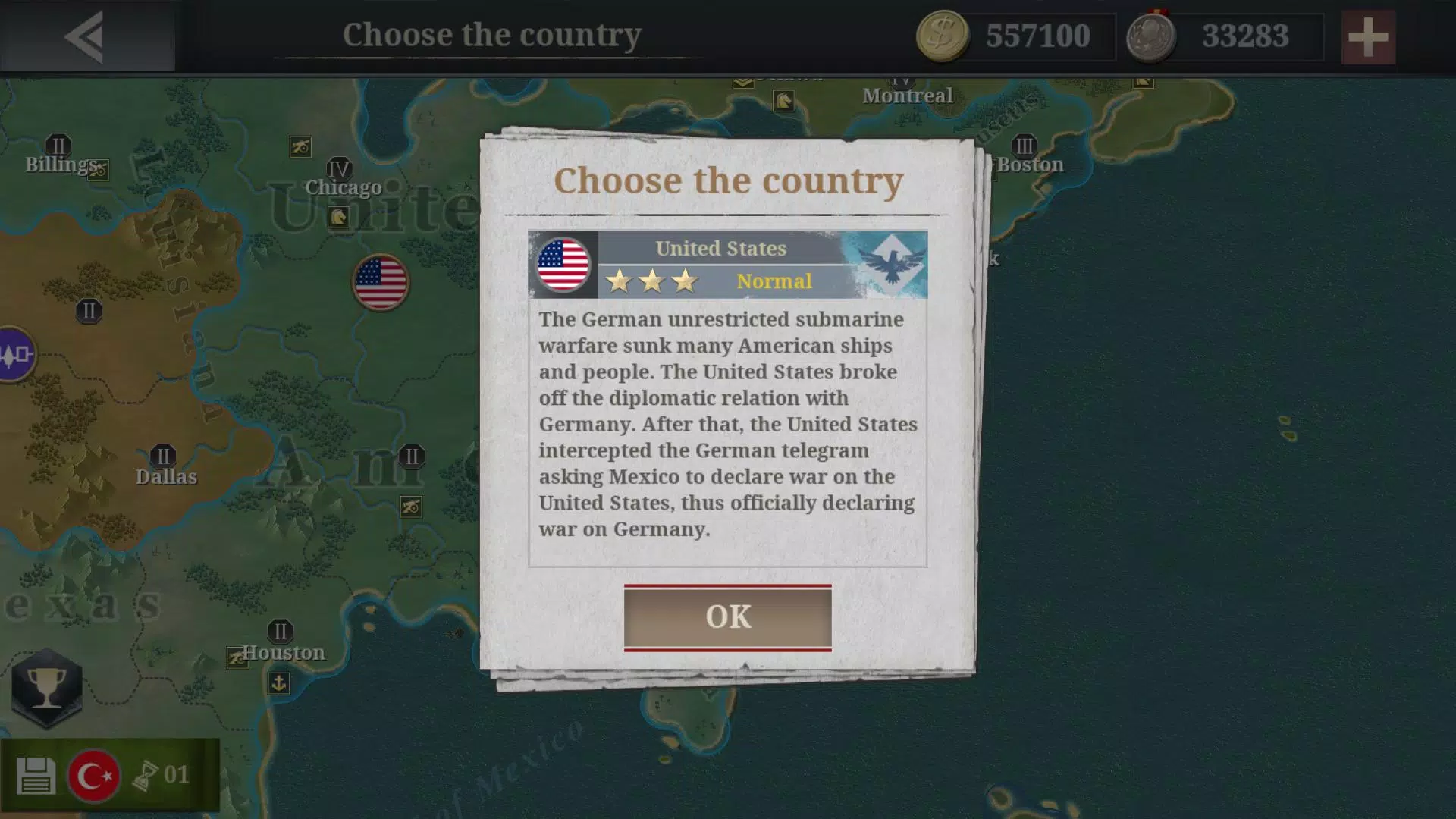Expand the back arrow navigation

86,35
